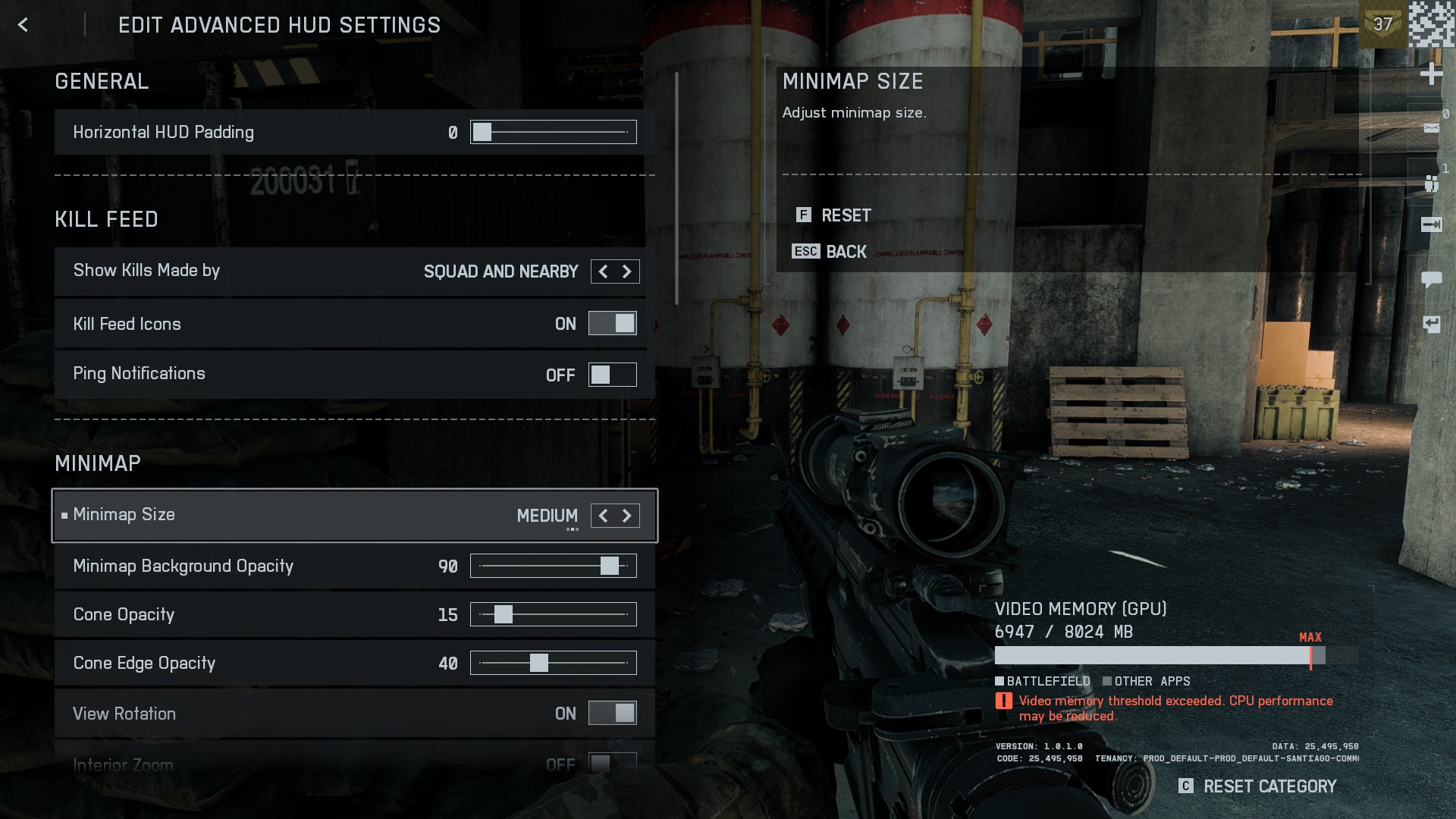Viewport: 1456px width, 819px height.
Task: Reset Category settings to defaults
Action: [1269, 786]
